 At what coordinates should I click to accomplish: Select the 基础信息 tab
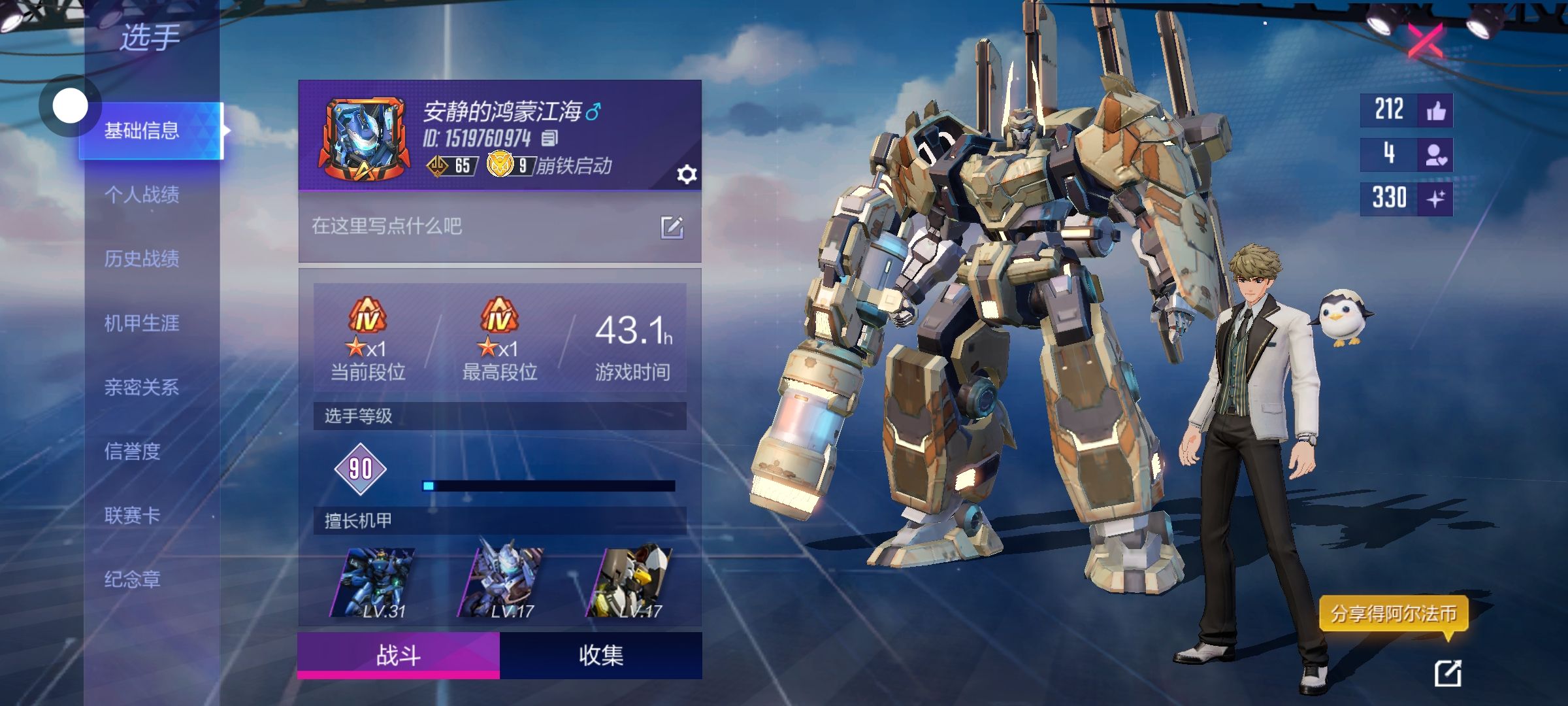[x=142, y=131]
